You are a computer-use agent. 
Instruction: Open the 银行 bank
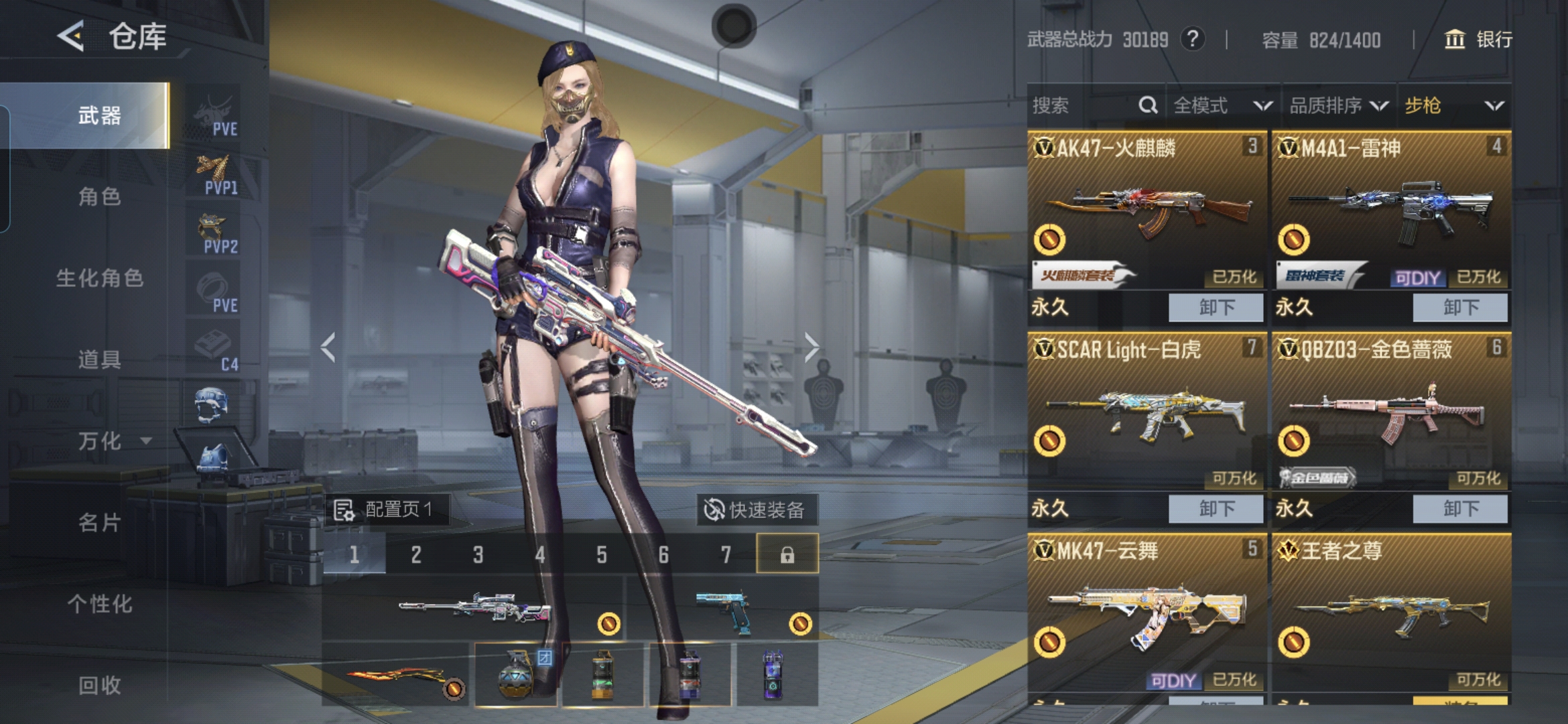coord(1478,40)
